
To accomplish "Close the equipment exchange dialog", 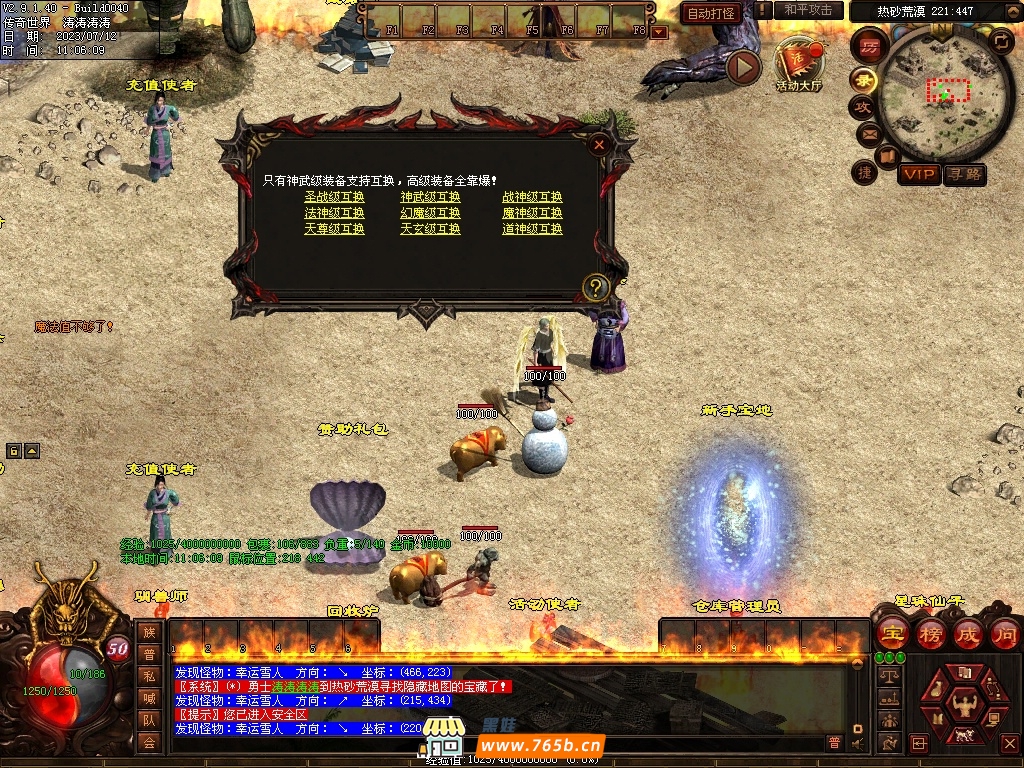I will pyautogui.click(x=599, y=144).
